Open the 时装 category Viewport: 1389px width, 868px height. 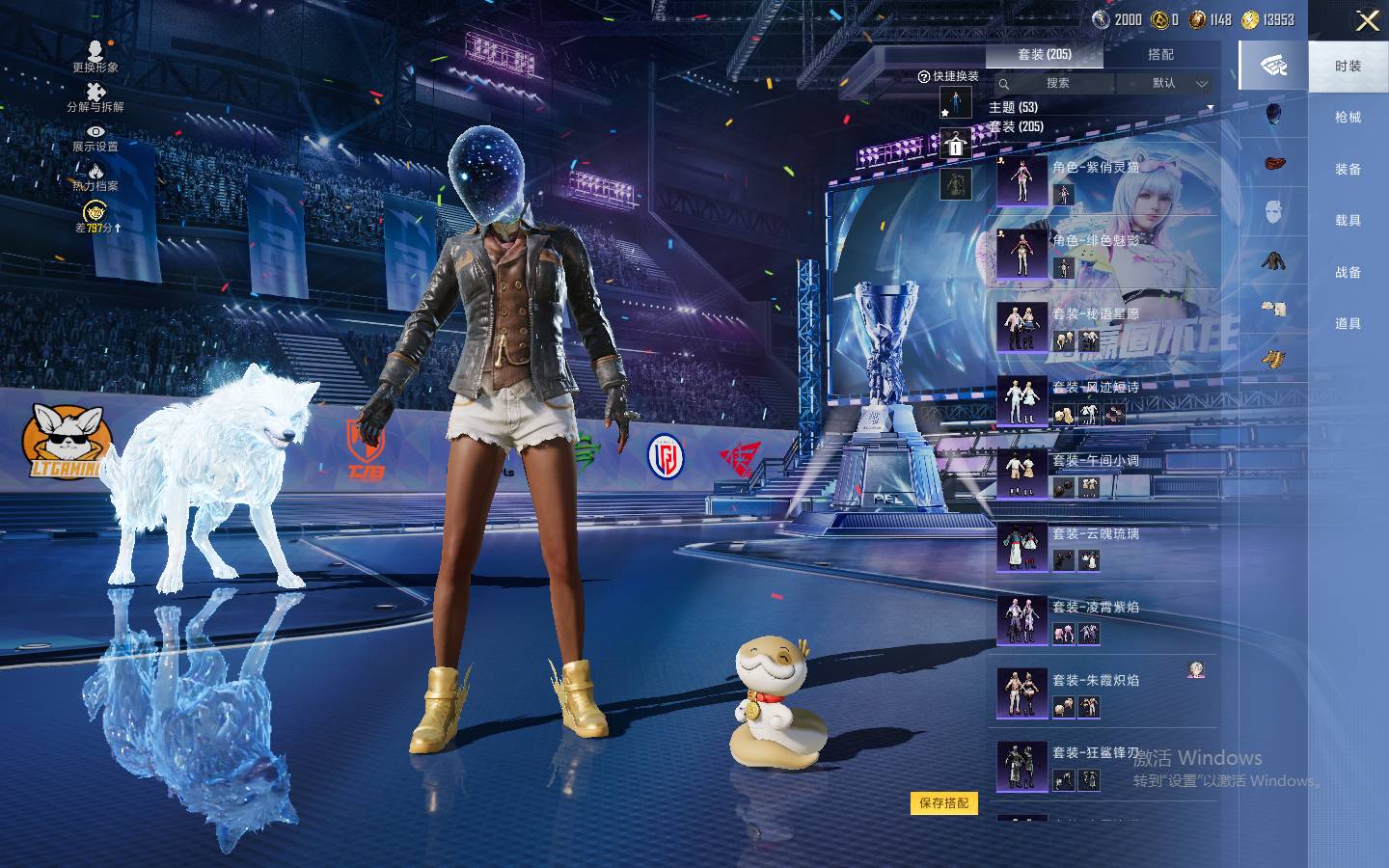tap(1348, 67)
